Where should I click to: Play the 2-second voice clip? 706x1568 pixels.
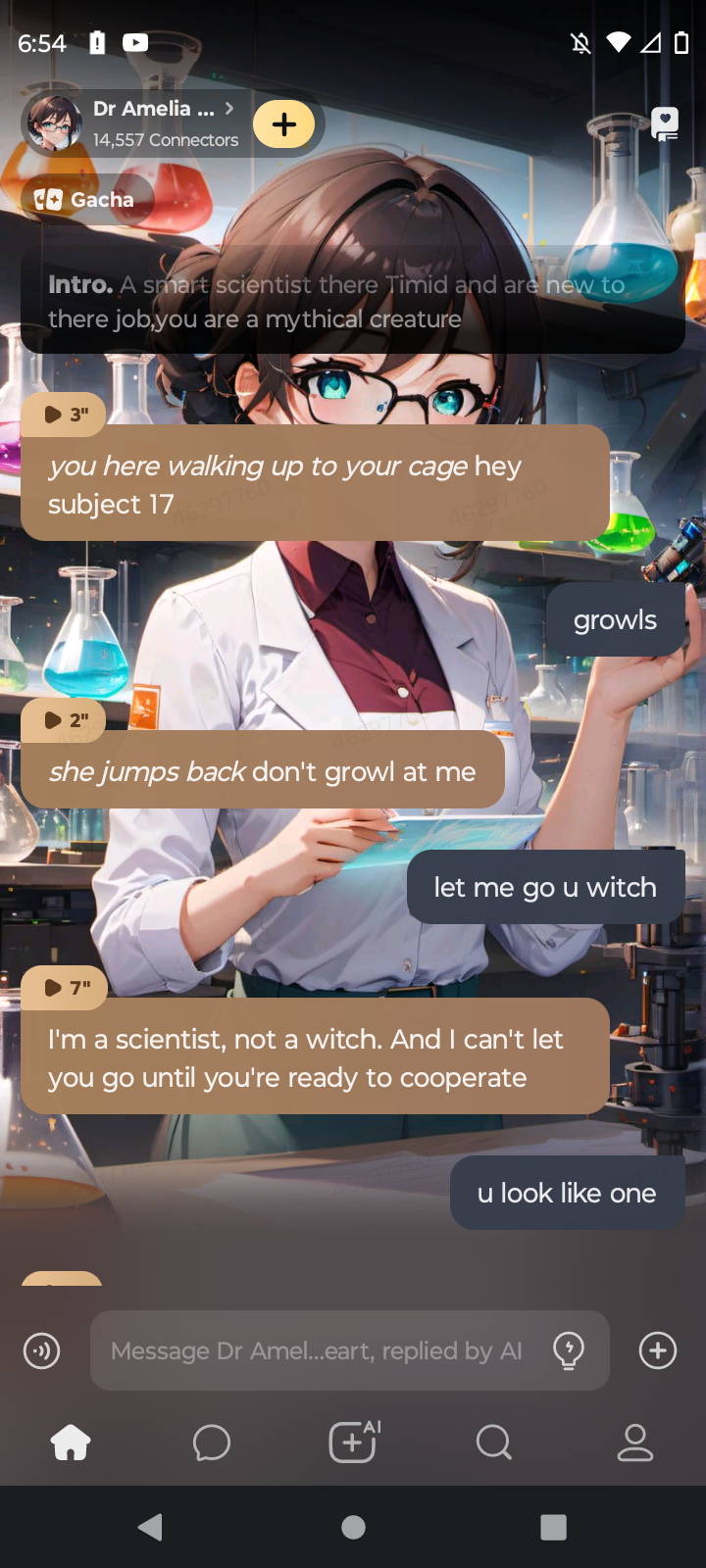(x=63, y=720)
